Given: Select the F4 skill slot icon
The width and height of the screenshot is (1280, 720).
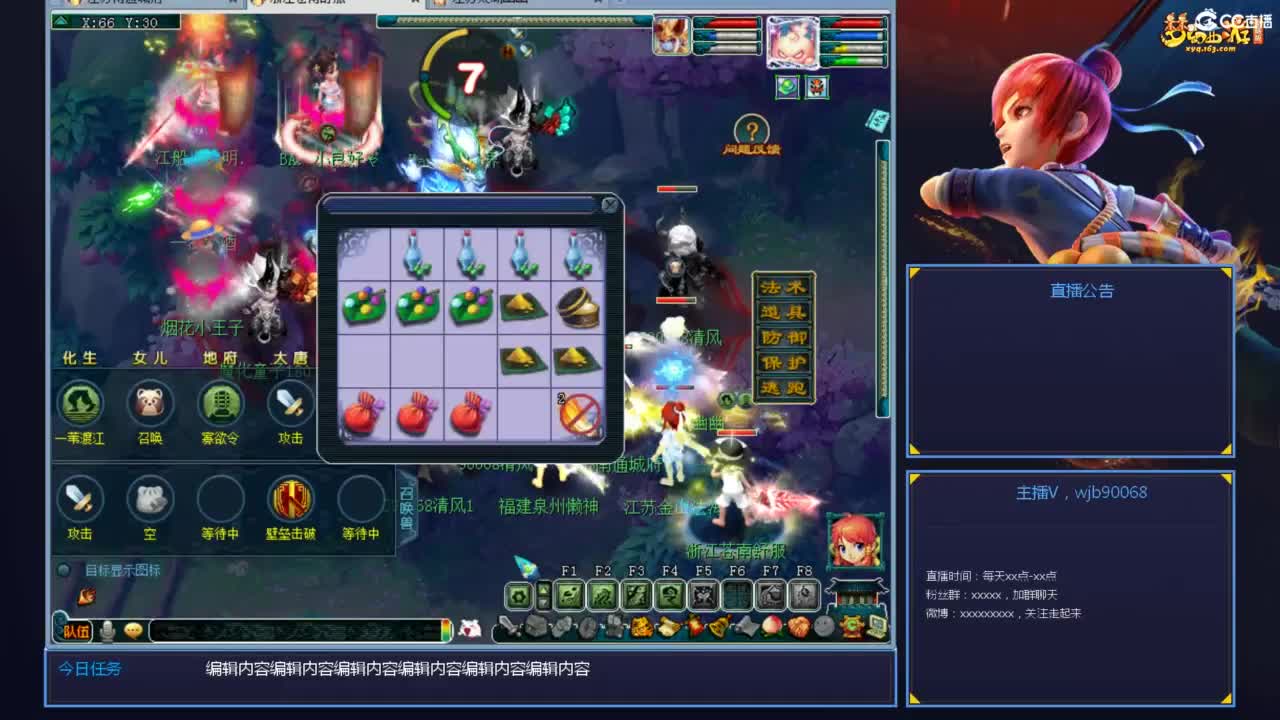Looking at the screenshot, I should point(668,595).
